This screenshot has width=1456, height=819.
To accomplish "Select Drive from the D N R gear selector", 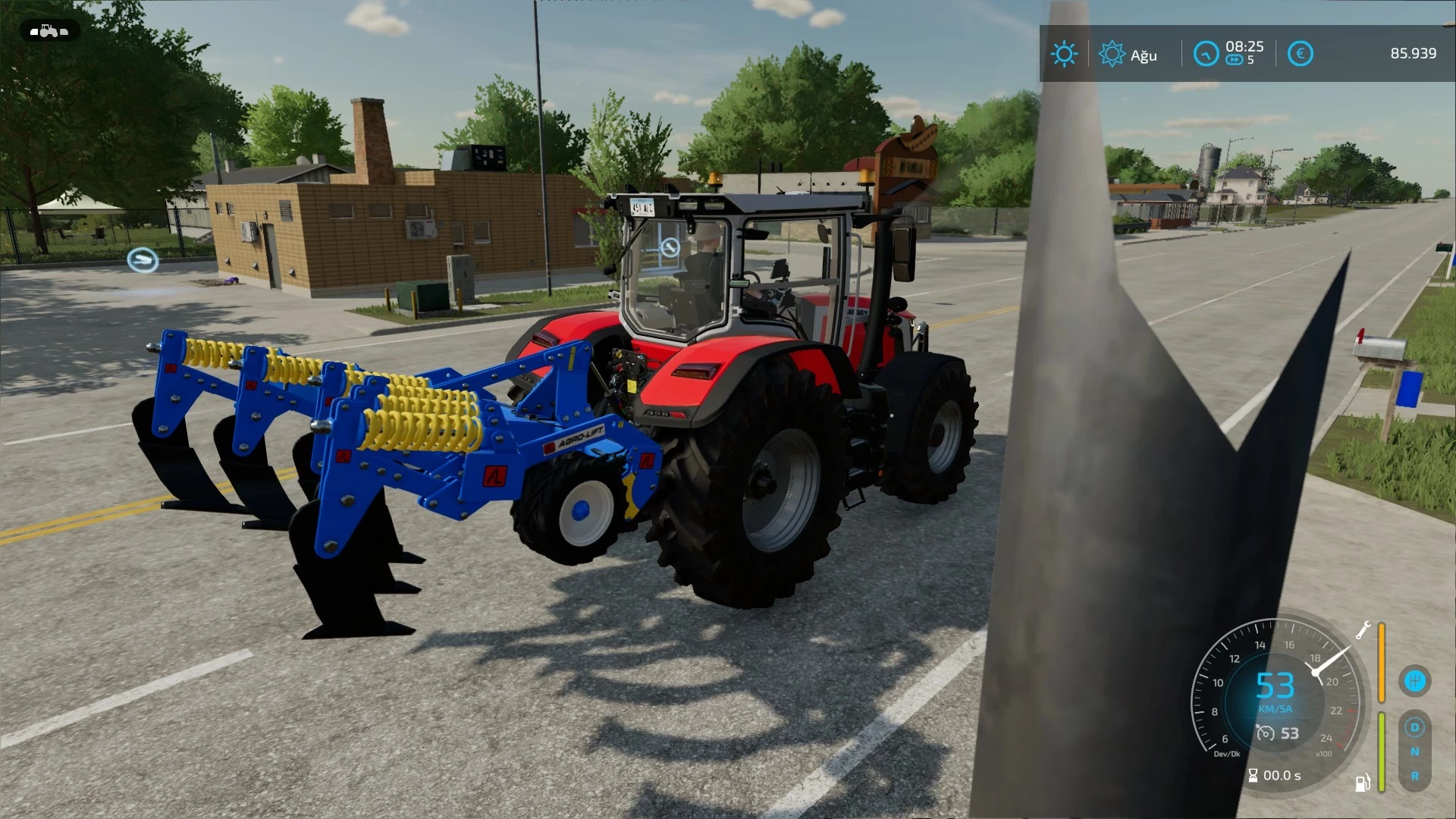I will pyautogui.click(x=1416, y=728).
